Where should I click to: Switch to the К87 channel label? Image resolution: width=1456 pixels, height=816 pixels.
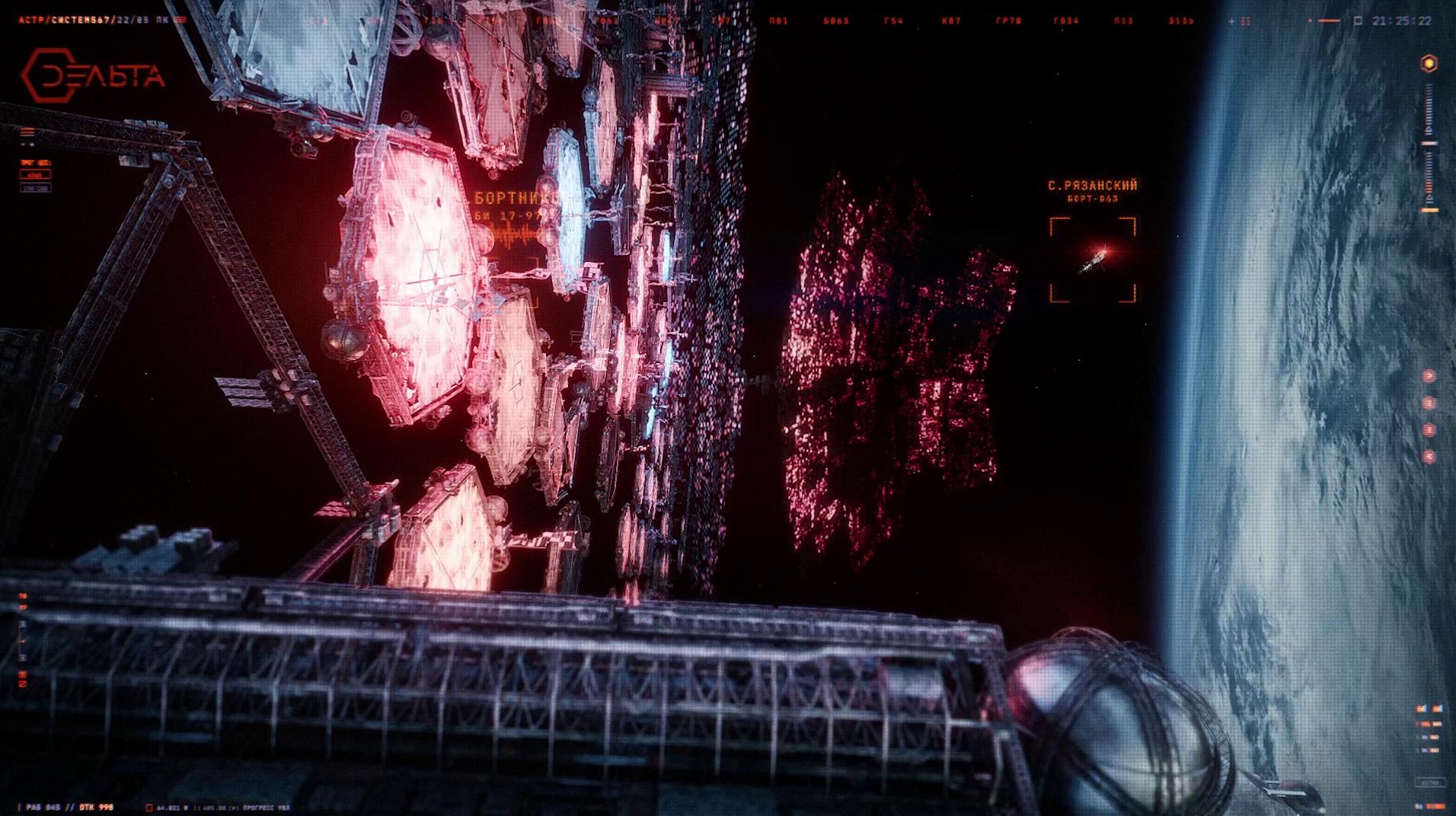[951, 21]
